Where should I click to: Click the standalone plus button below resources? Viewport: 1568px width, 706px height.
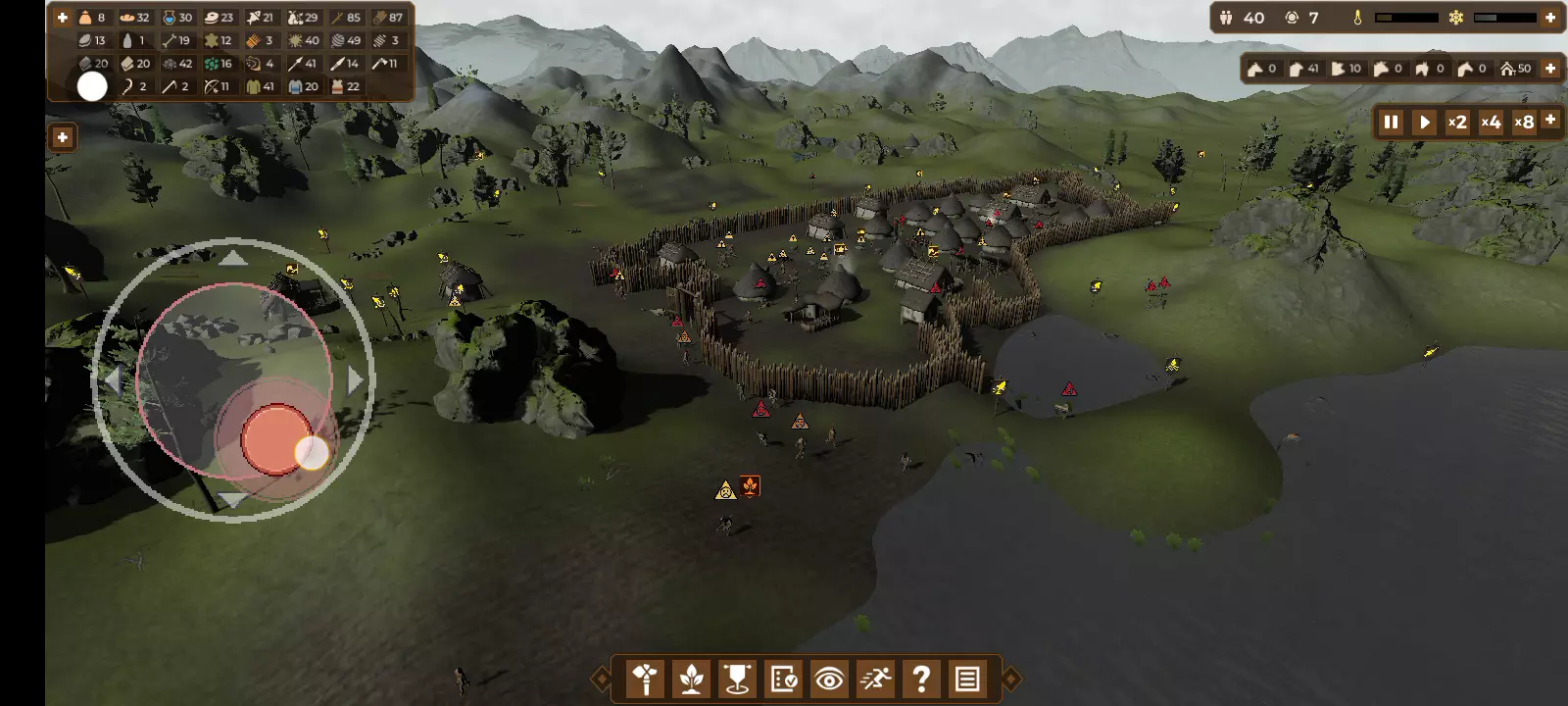(x=62, y=137)
